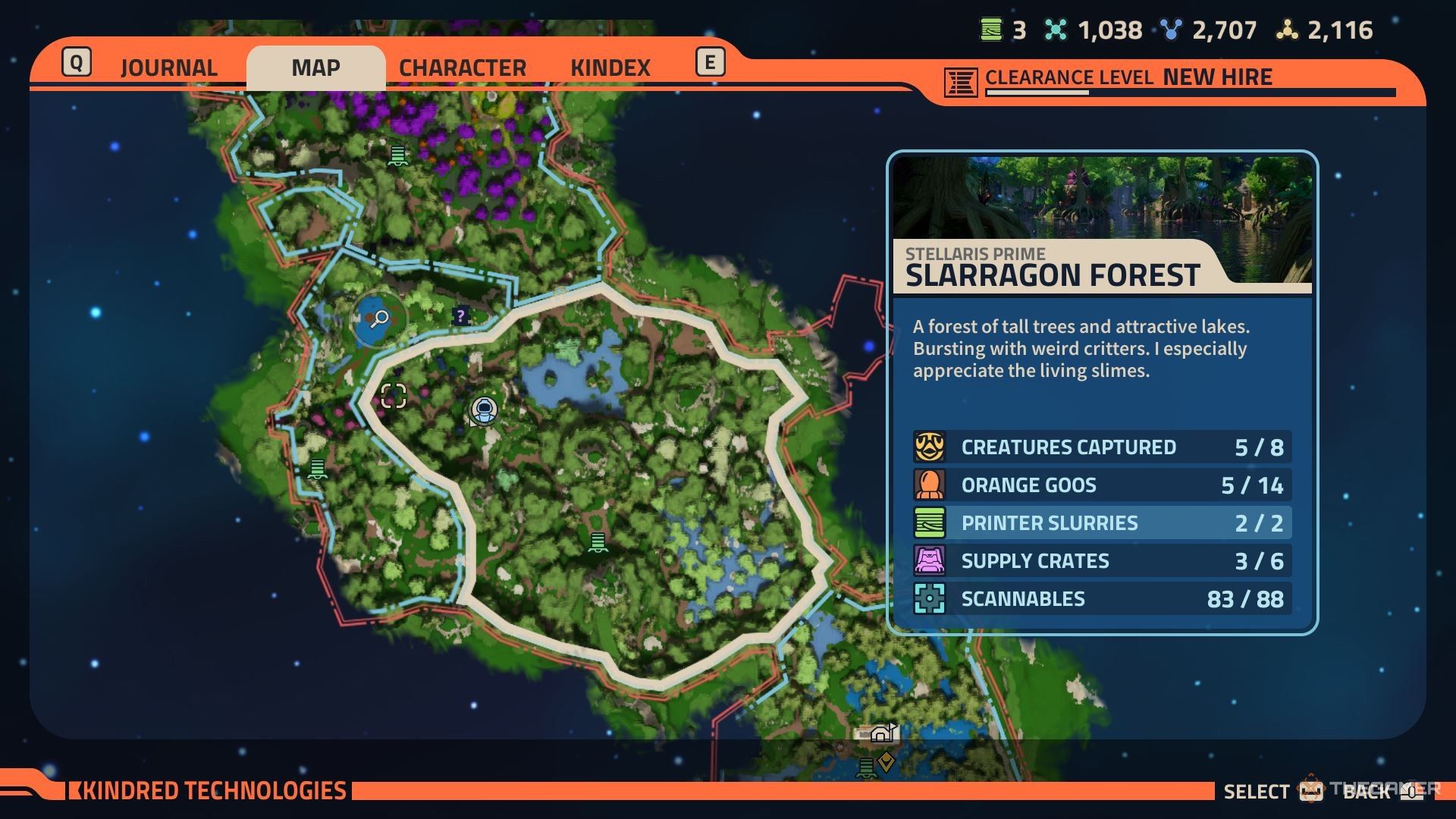Switch to the Character tab
The width and height of the screenshot is (1456, 819).
(x=462, y=67)
